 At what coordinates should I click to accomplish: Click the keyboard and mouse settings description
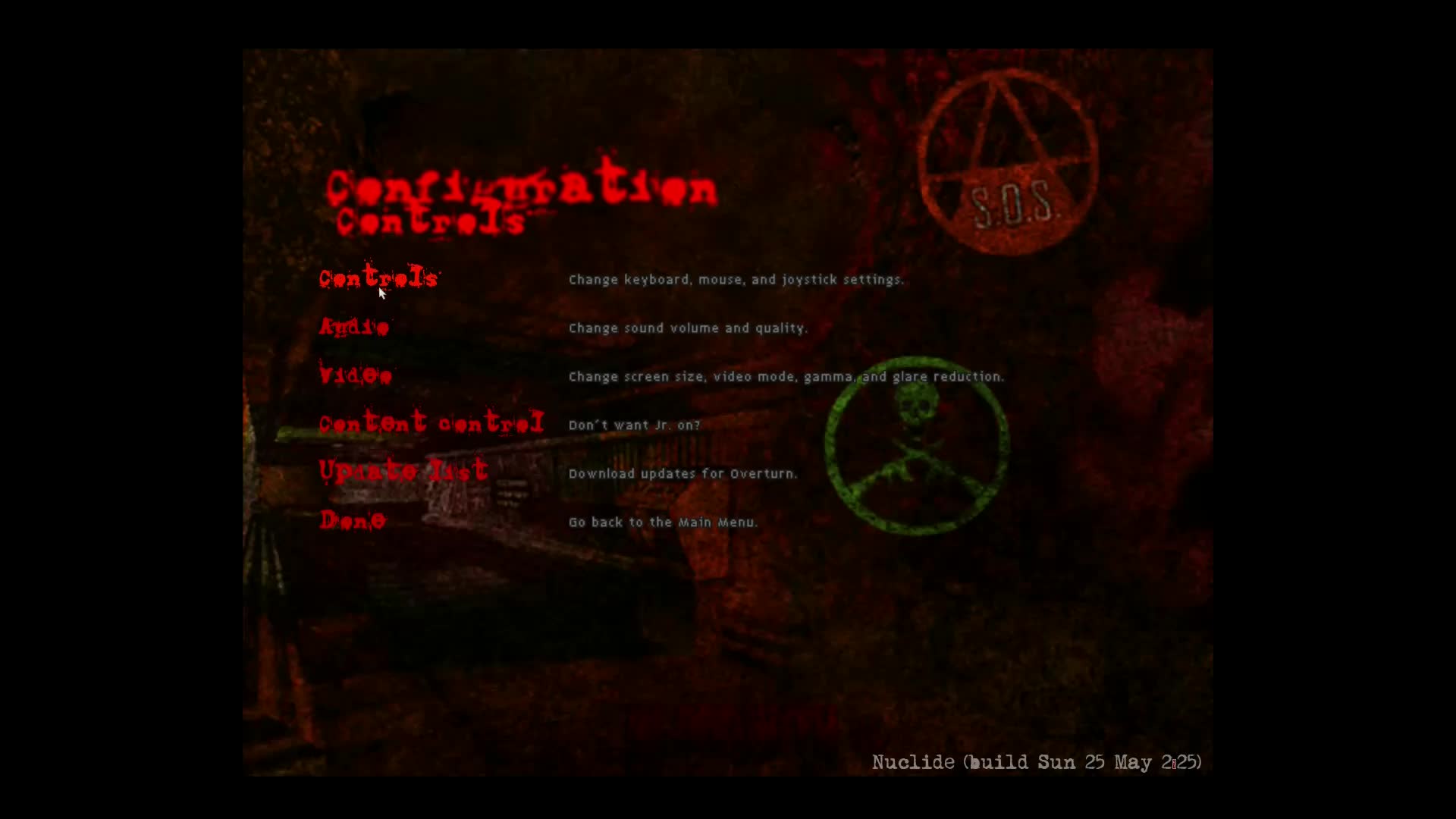736,279
